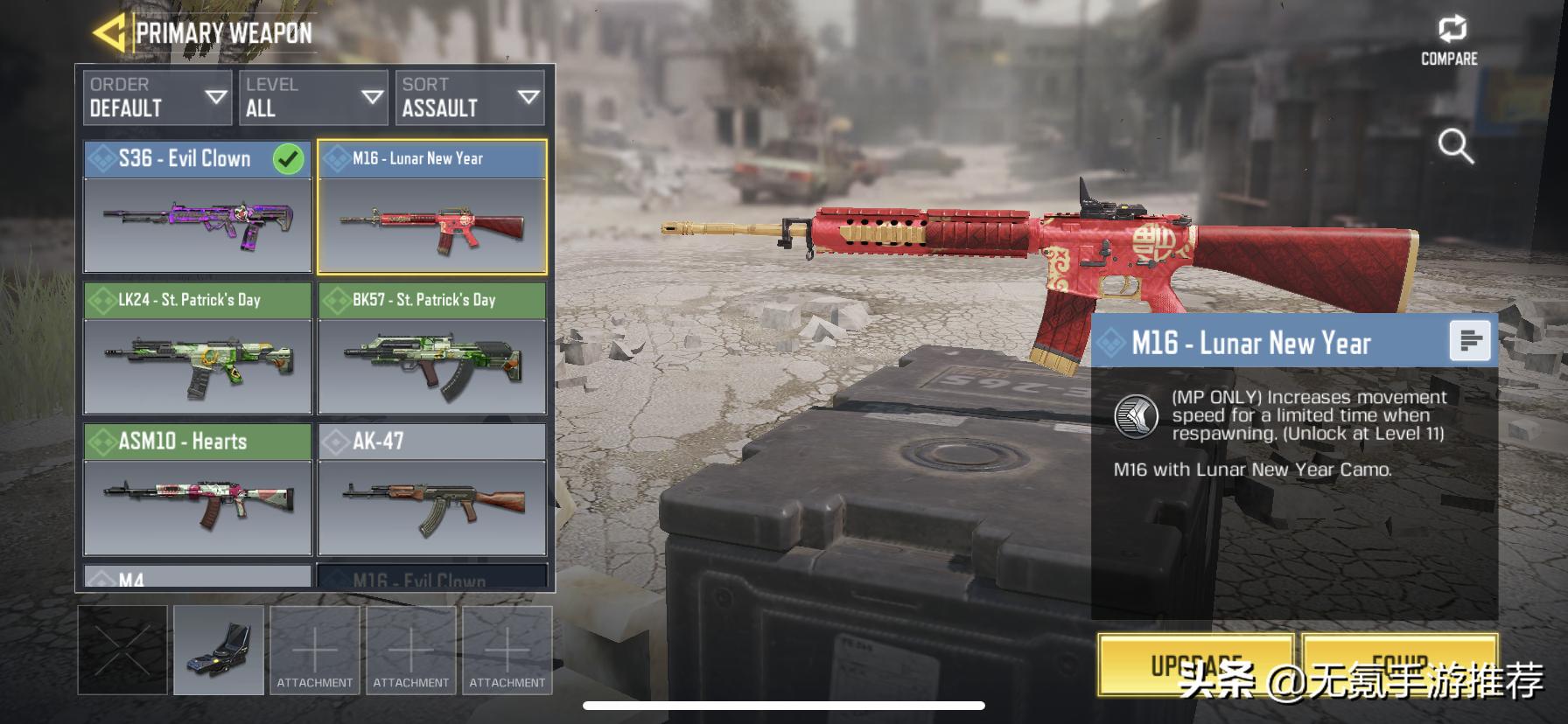Viewport: 1568px width, 724px height.
Task: Select the S36 - Evil Clown weapon
Action: [x=198, y=207]
